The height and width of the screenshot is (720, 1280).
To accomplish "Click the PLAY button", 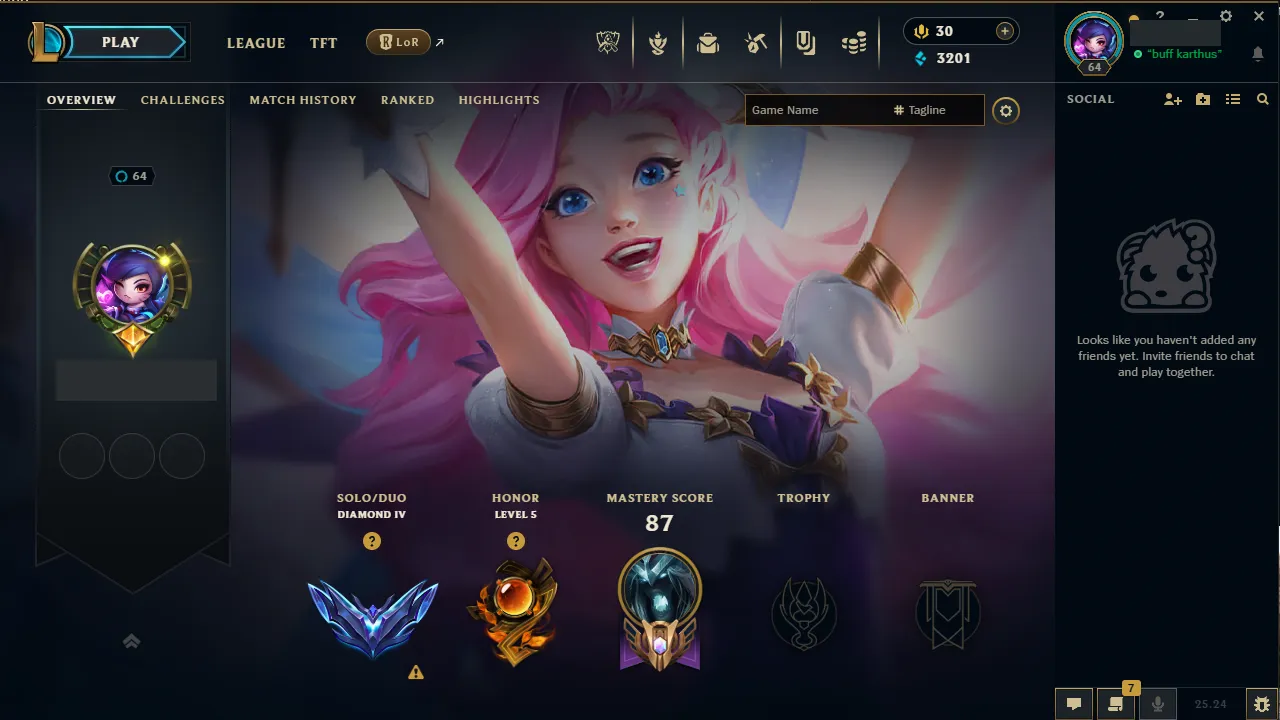I will point(120,42).
